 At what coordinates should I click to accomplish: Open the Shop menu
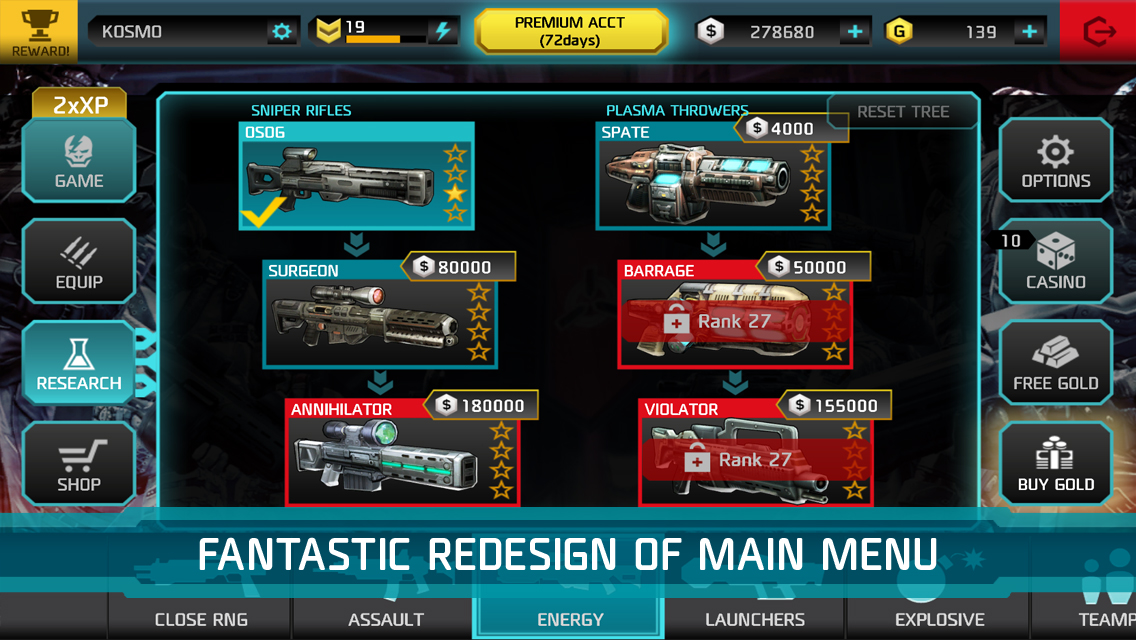[x=79, y=465]
